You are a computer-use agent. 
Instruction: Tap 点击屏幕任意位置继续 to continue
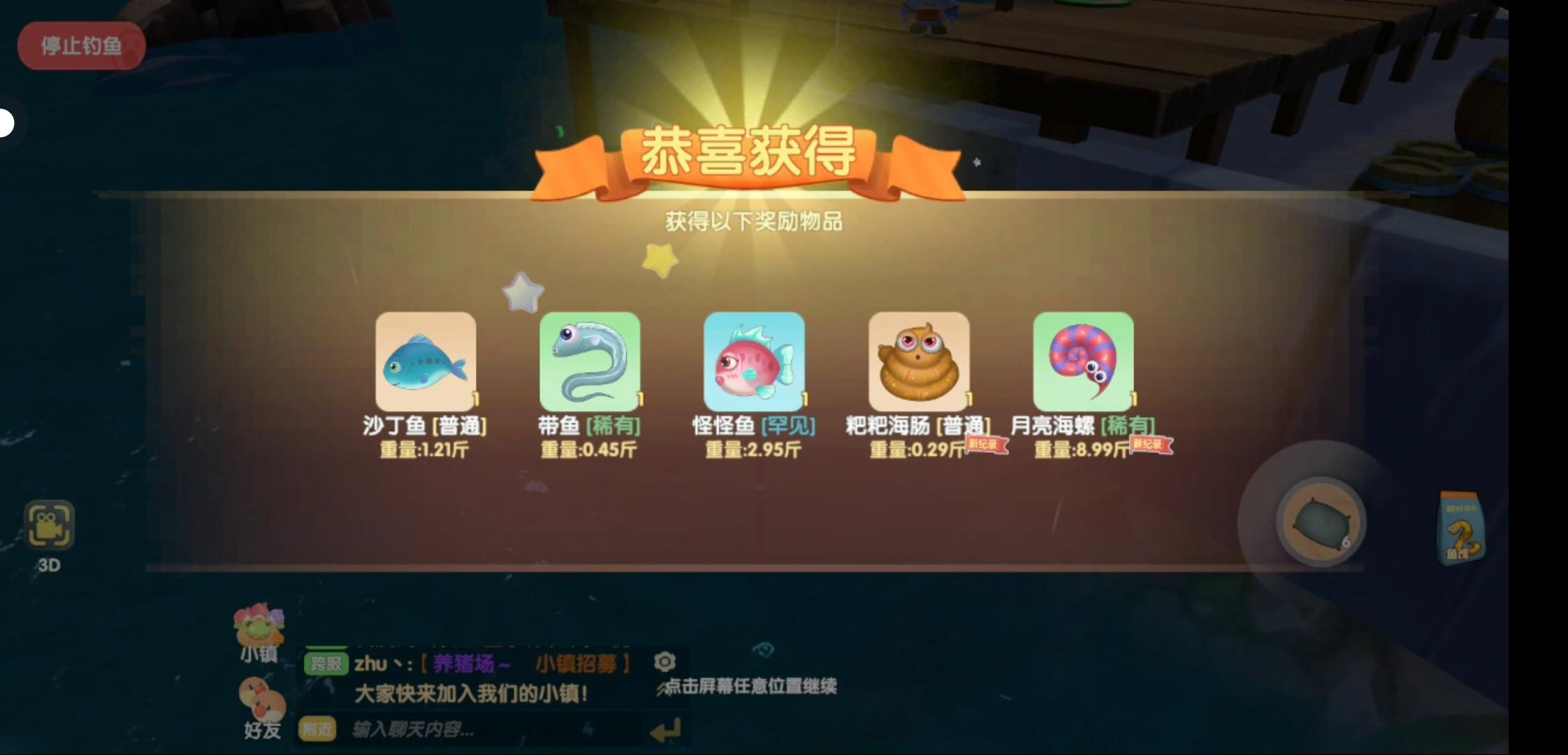click(745, 687)
